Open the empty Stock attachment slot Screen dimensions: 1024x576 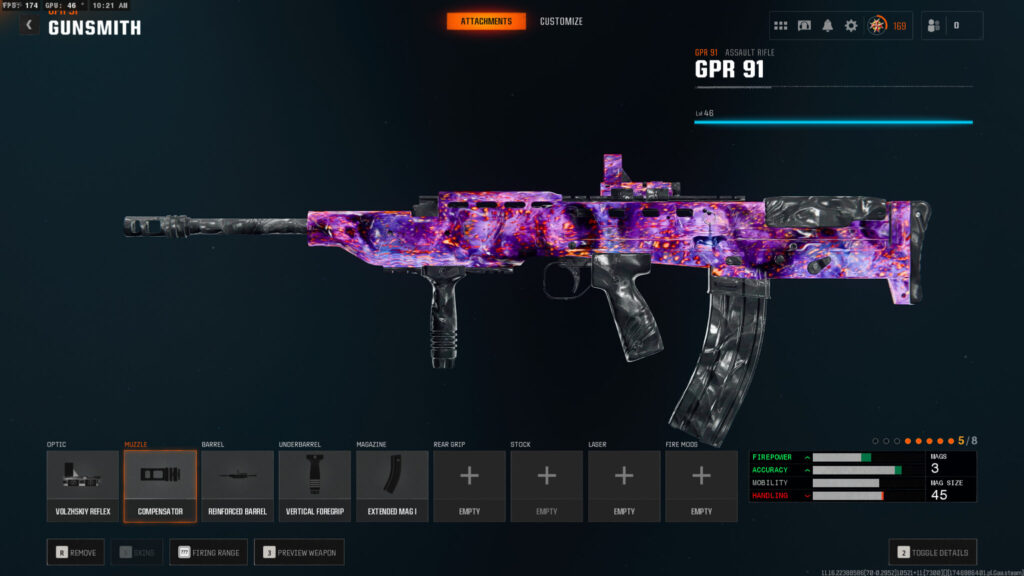[x=547, y=485]
